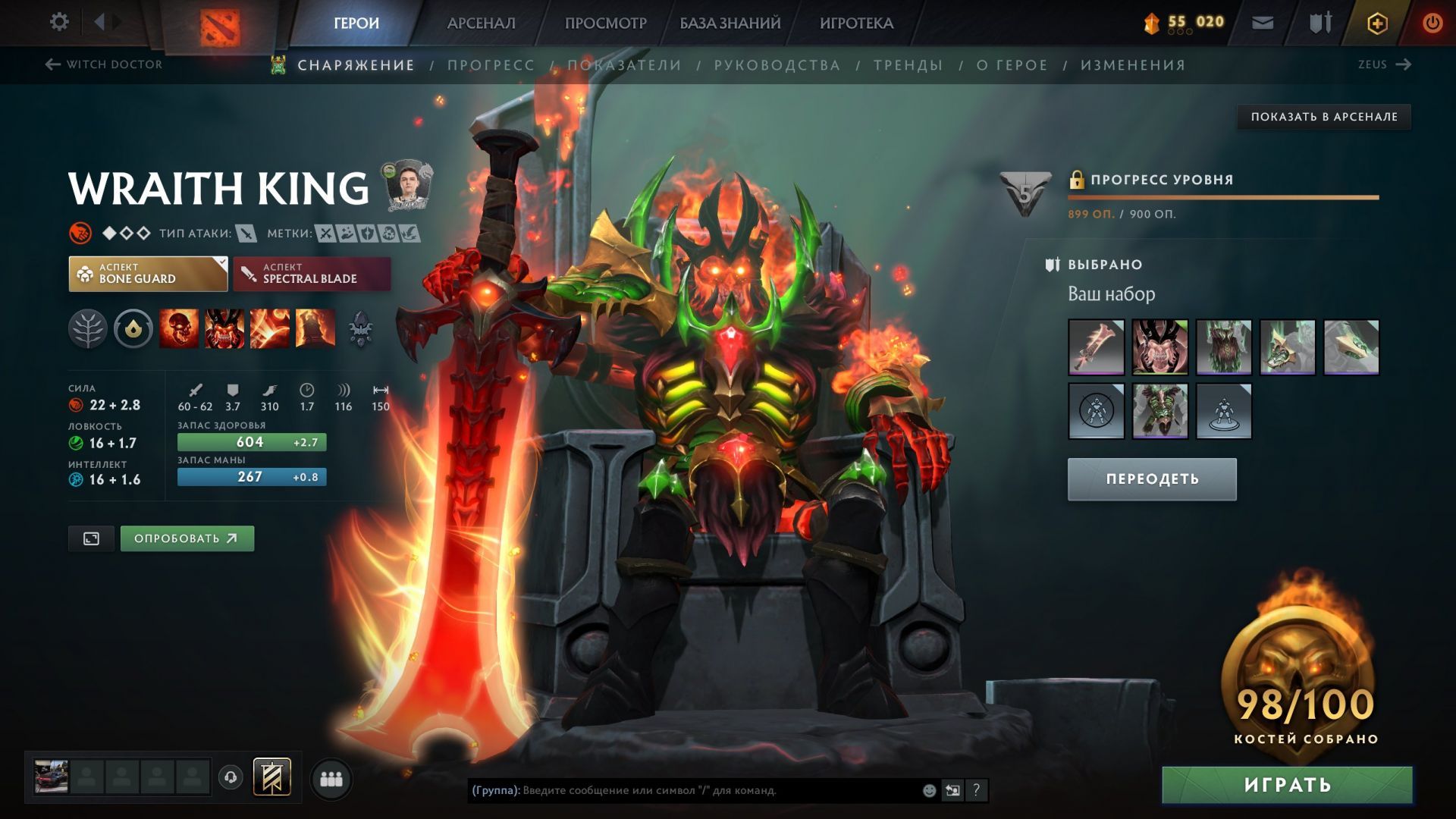Switch to the Арсенал tab
Viewport: 1456px width, 819px height.
481,24
